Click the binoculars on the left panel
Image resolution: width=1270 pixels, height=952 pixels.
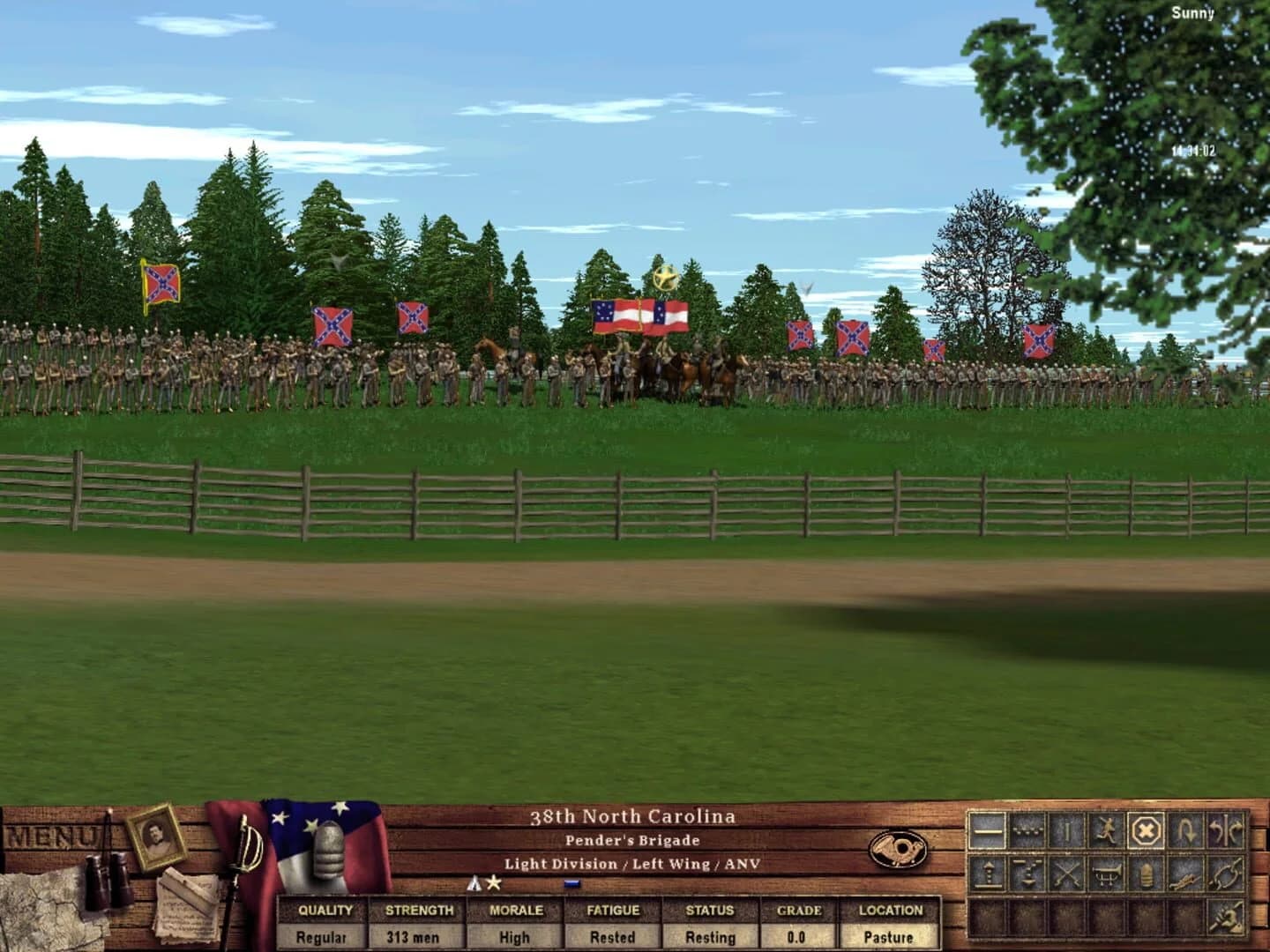pyautogui.click(x=108, y=881)
